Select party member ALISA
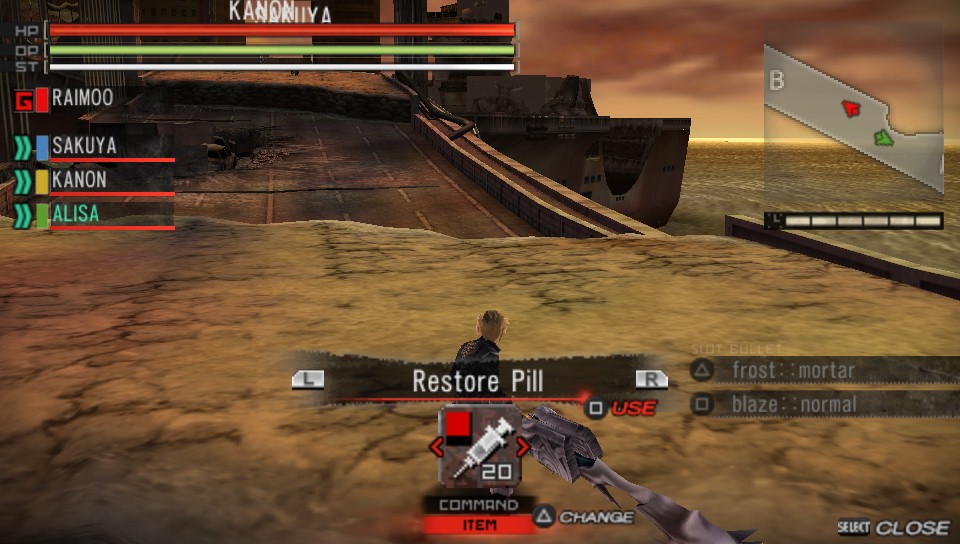This screenshot has width=960, height=544. tap(76, 213)
